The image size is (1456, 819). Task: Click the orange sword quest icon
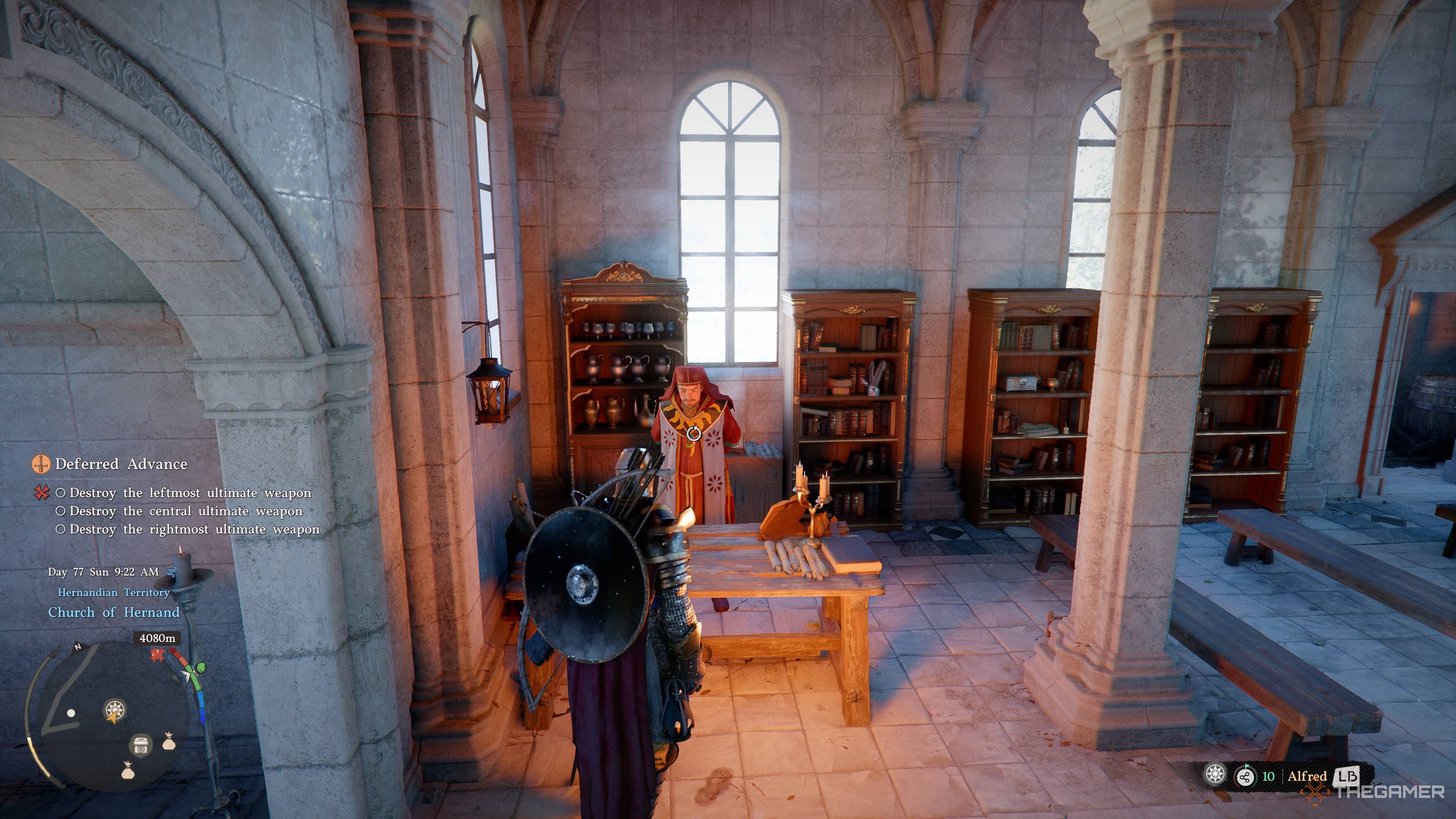[x=39, y=464]
